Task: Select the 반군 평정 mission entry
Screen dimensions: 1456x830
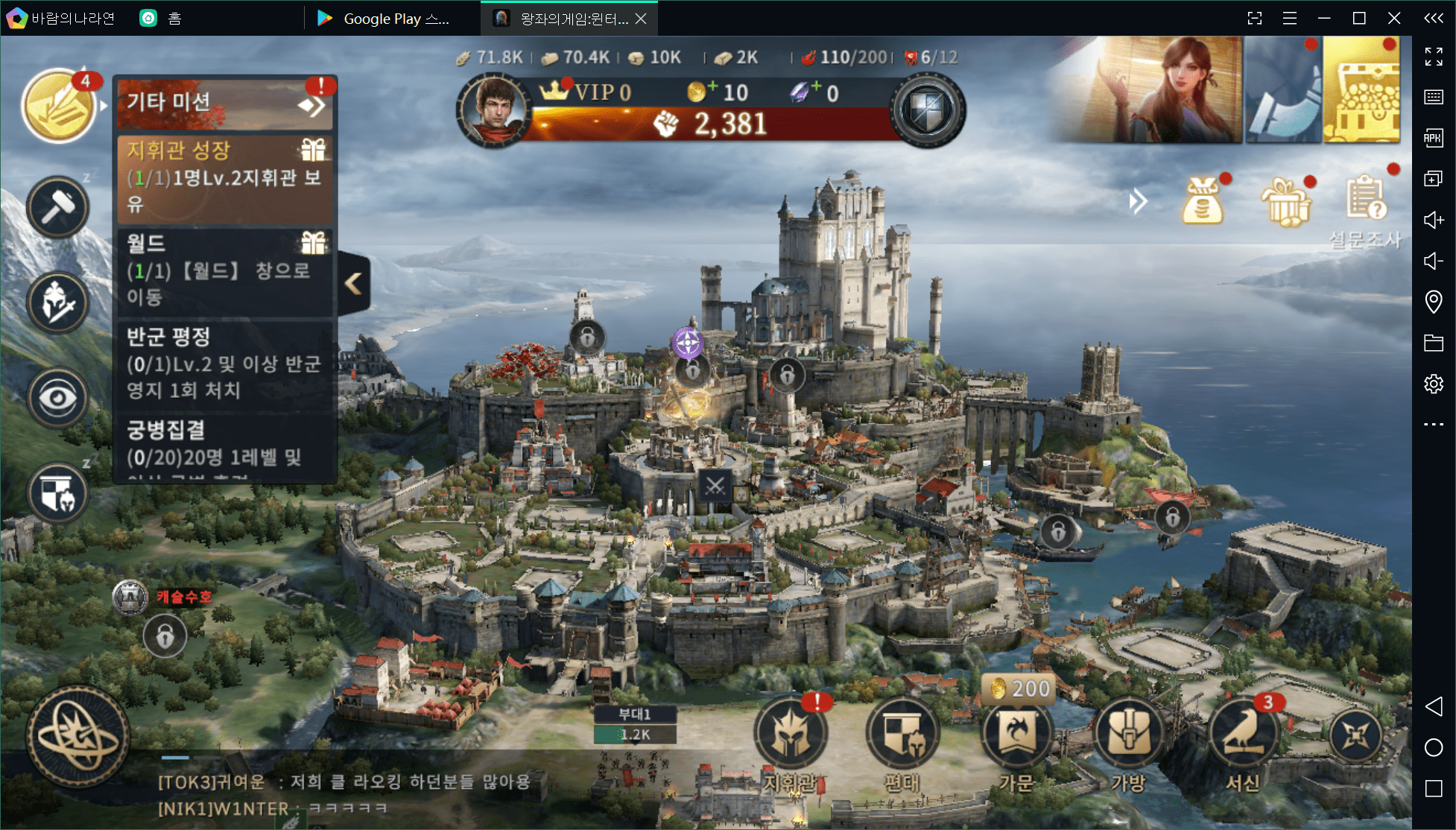Action: [x=224, y=364]
